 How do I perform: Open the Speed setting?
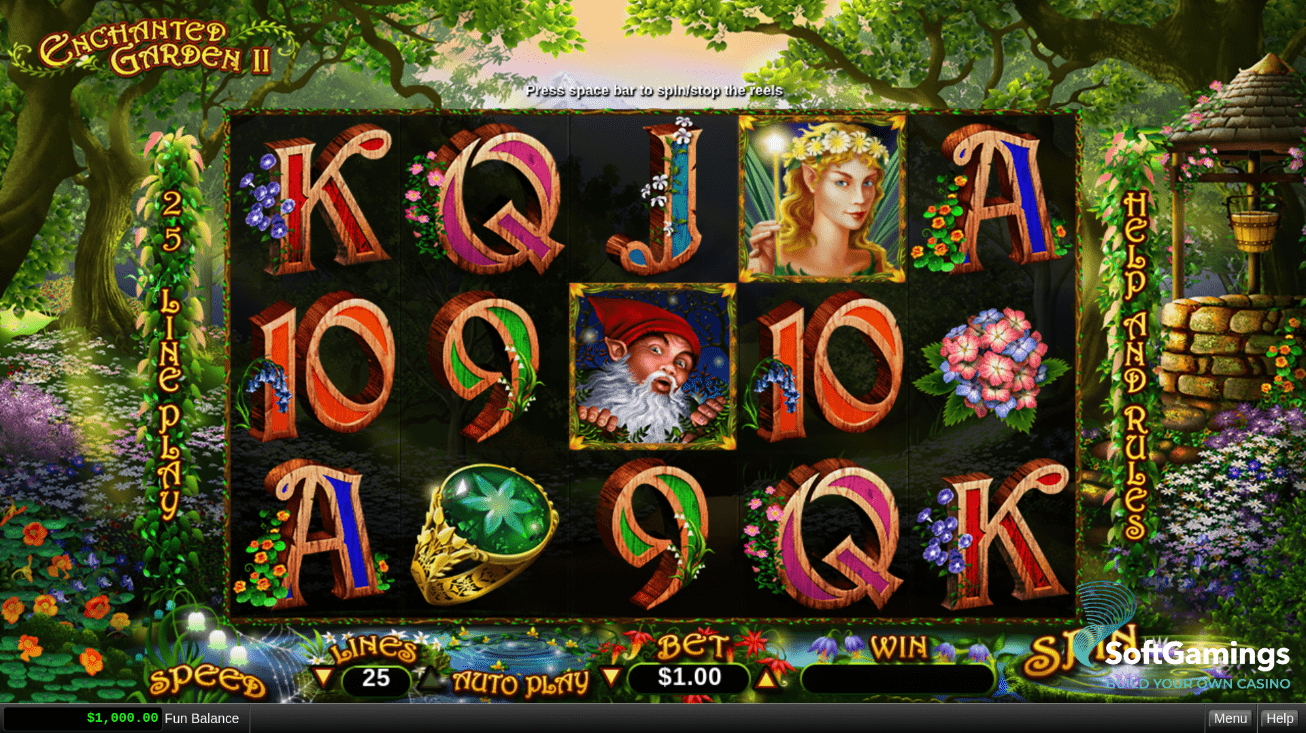tap(207, 682)
